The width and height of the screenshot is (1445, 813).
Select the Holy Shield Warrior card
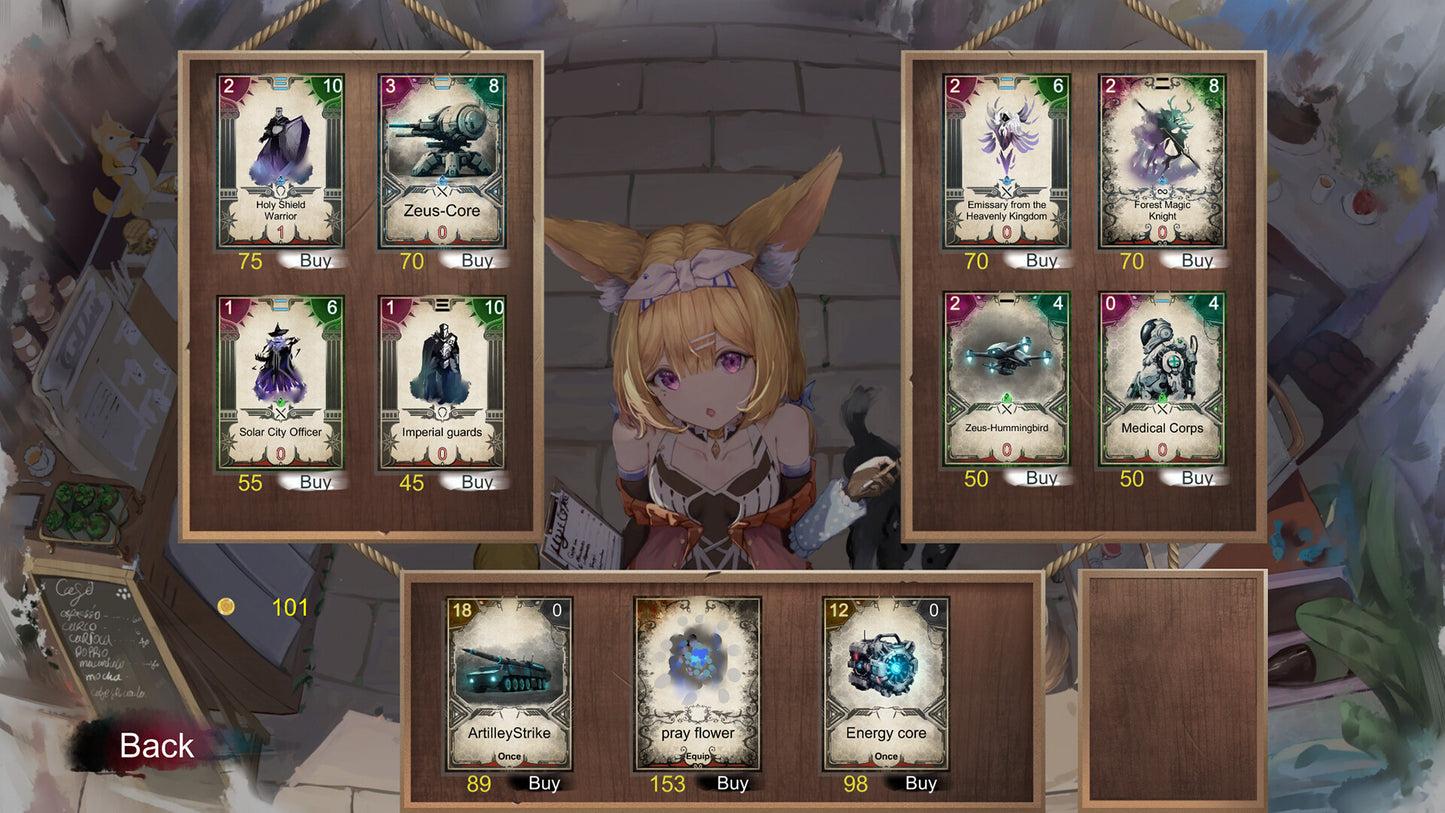tap(280, 161)
